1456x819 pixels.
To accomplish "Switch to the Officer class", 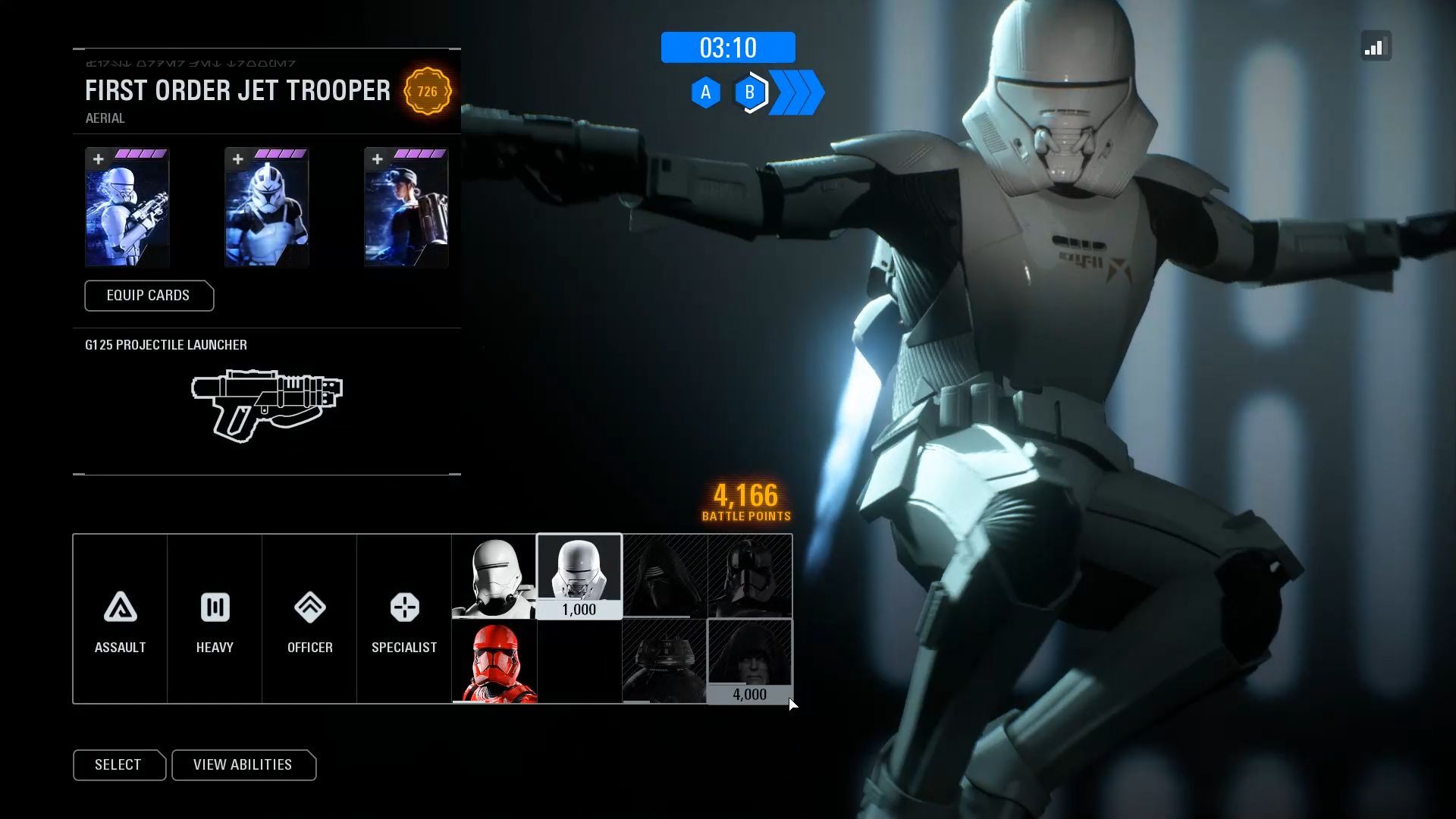I will point(309,619).
